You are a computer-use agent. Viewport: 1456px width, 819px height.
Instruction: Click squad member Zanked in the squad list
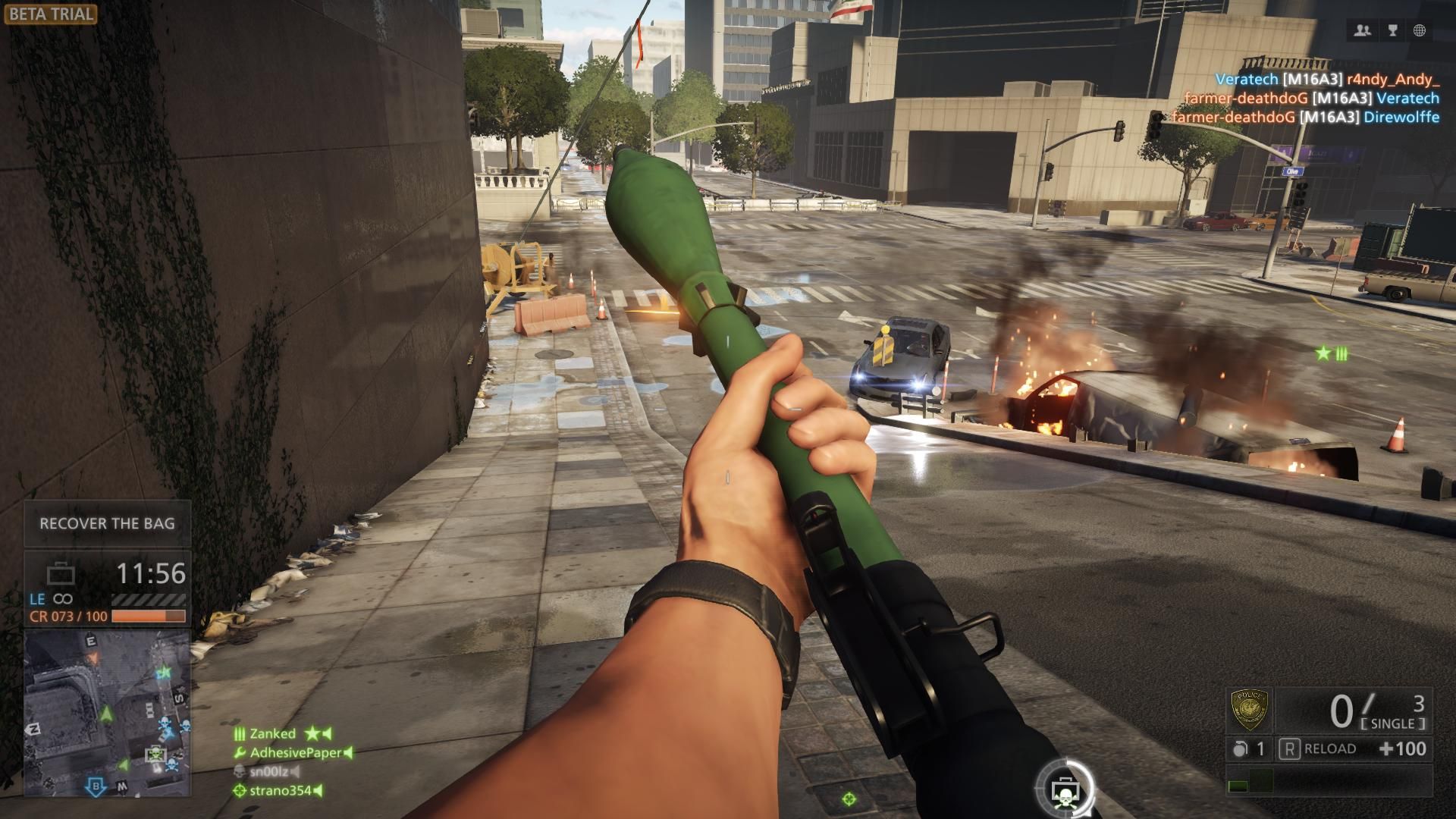[273, 733]
